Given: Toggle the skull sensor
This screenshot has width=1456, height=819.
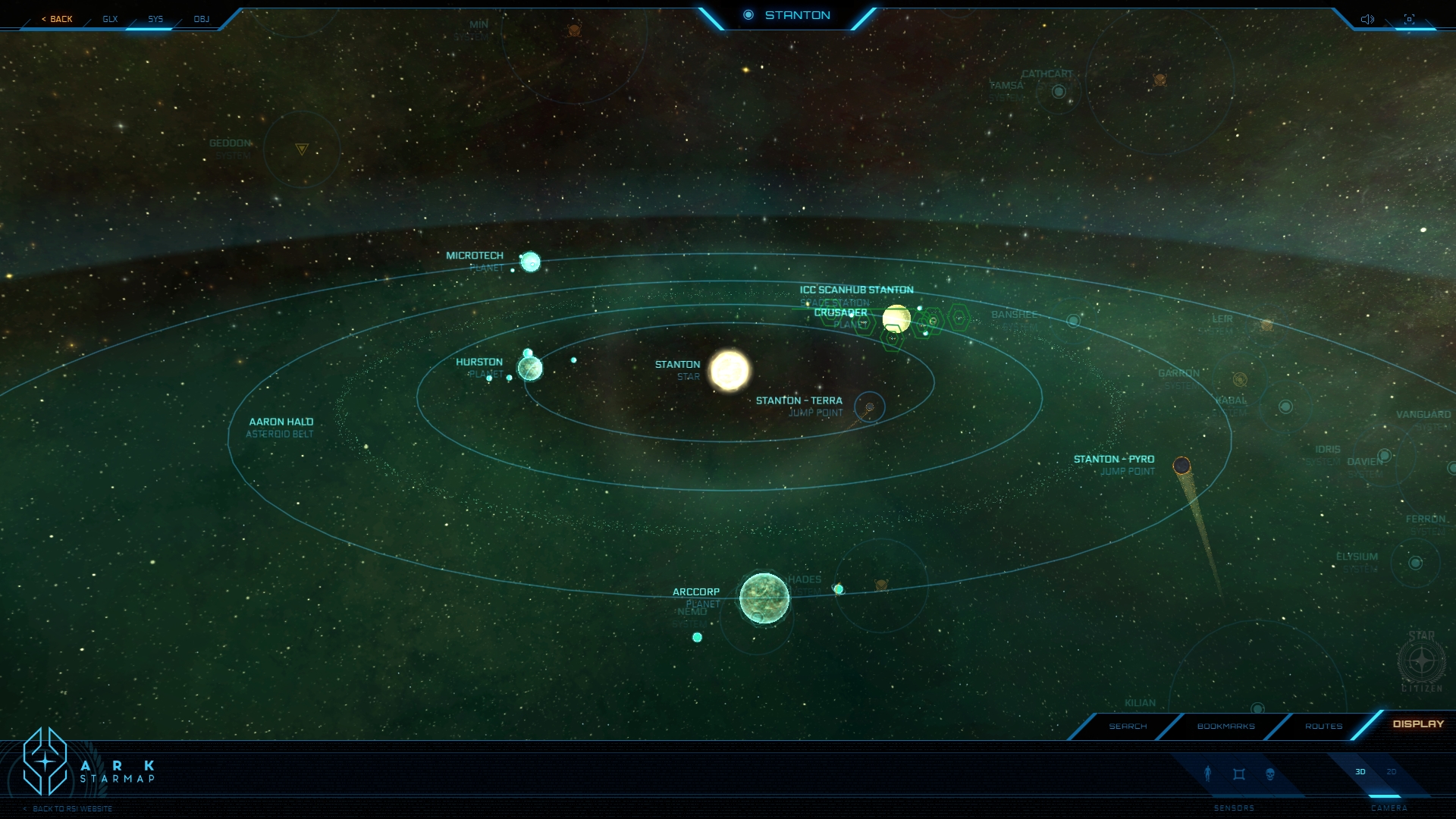Looking at the screenshot, I should coord(1270,774).
